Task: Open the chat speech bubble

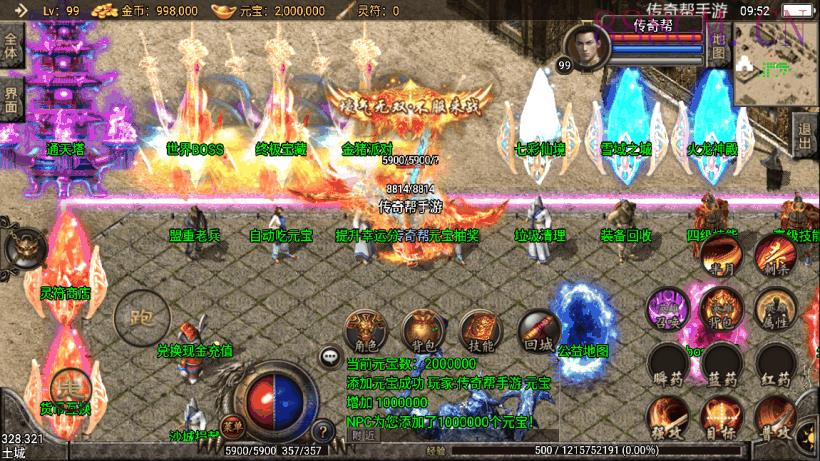Action: click(x=329, y=356)
